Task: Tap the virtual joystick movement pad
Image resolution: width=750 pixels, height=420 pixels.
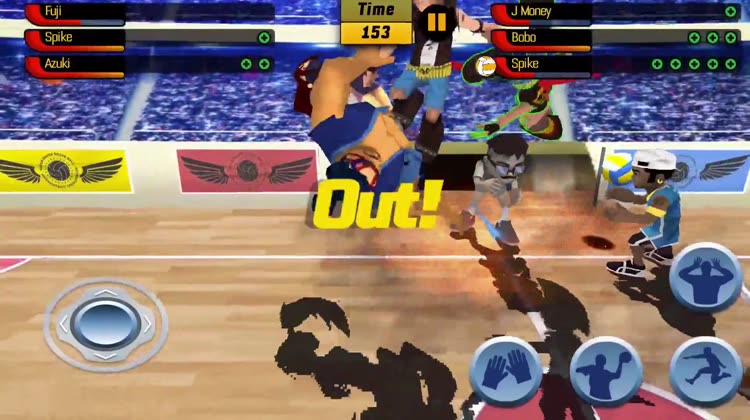Action: tap(105, 323)
